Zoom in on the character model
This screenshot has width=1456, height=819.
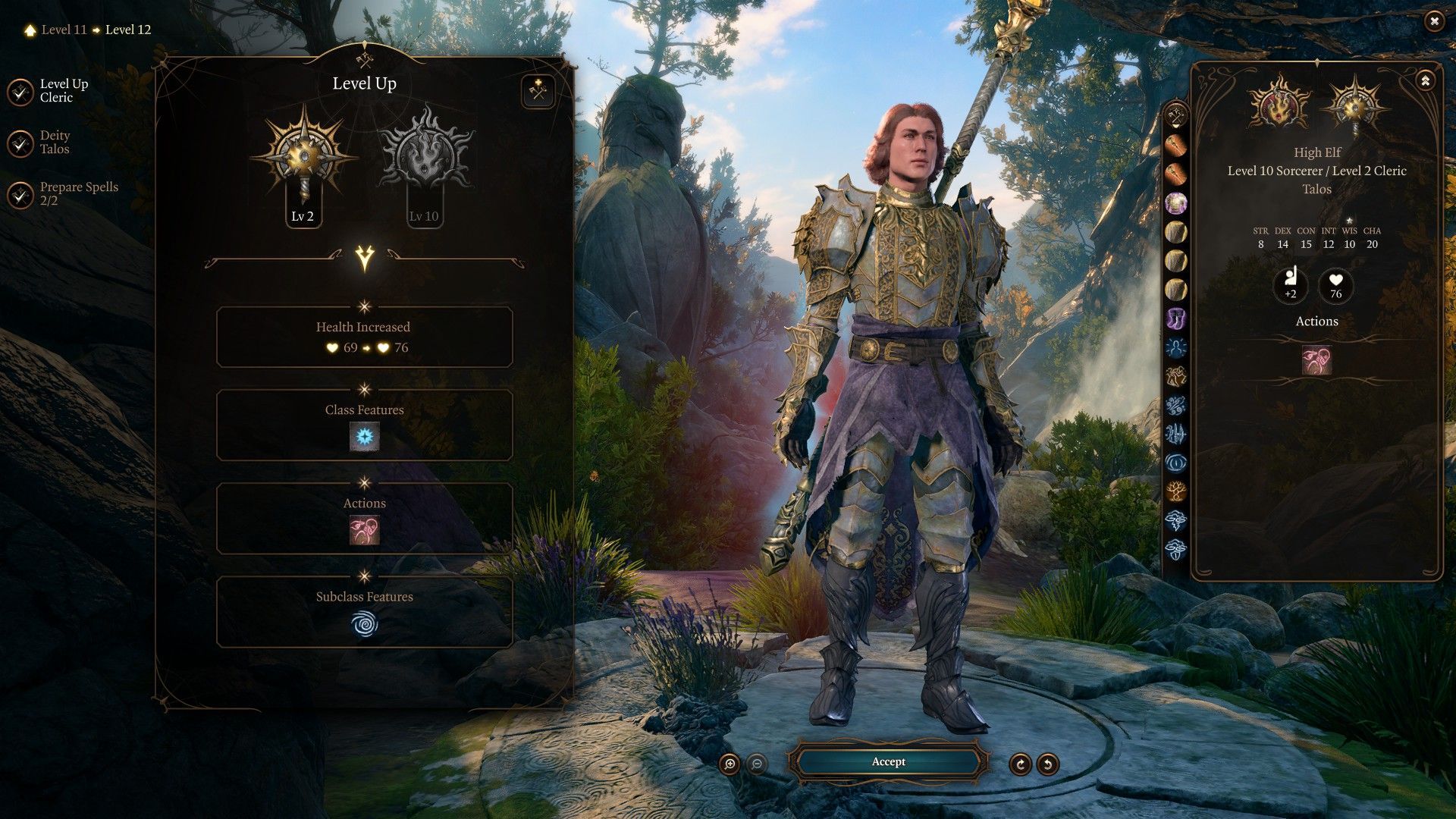730,764
